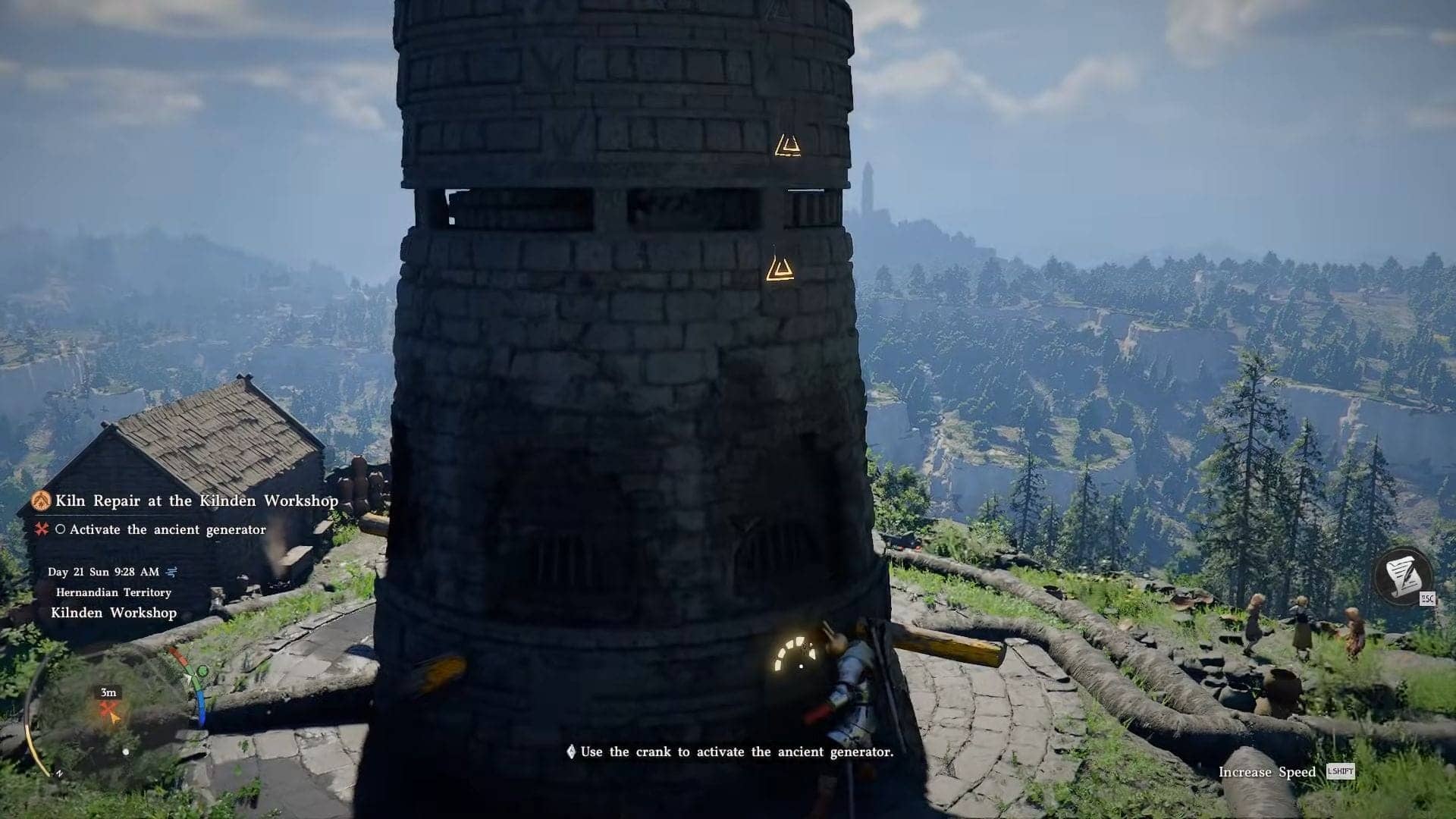The height and width of the screenshot is (819, 1456).
Task: Open the Hernandian Territory location label
Action: tap(112, 592)
